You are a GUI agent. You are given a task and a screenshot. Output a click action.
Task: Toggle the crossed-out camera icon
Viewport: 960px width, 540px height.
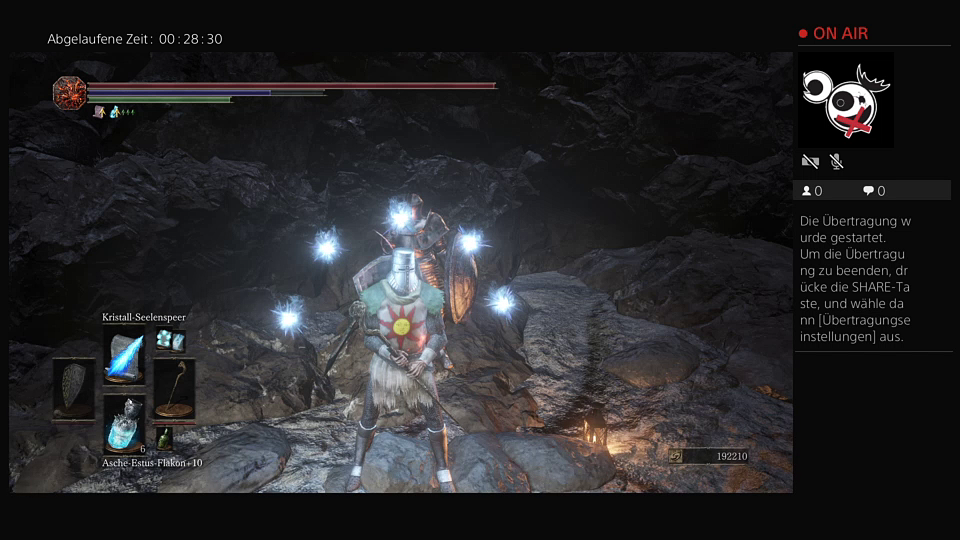[x=810, y=161]
